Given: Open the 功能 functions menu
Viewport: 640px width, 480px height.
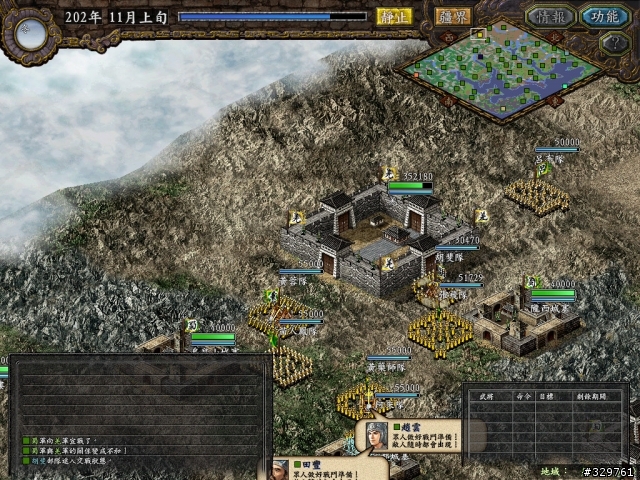Looking at the screenshot, I should point(604,17).
